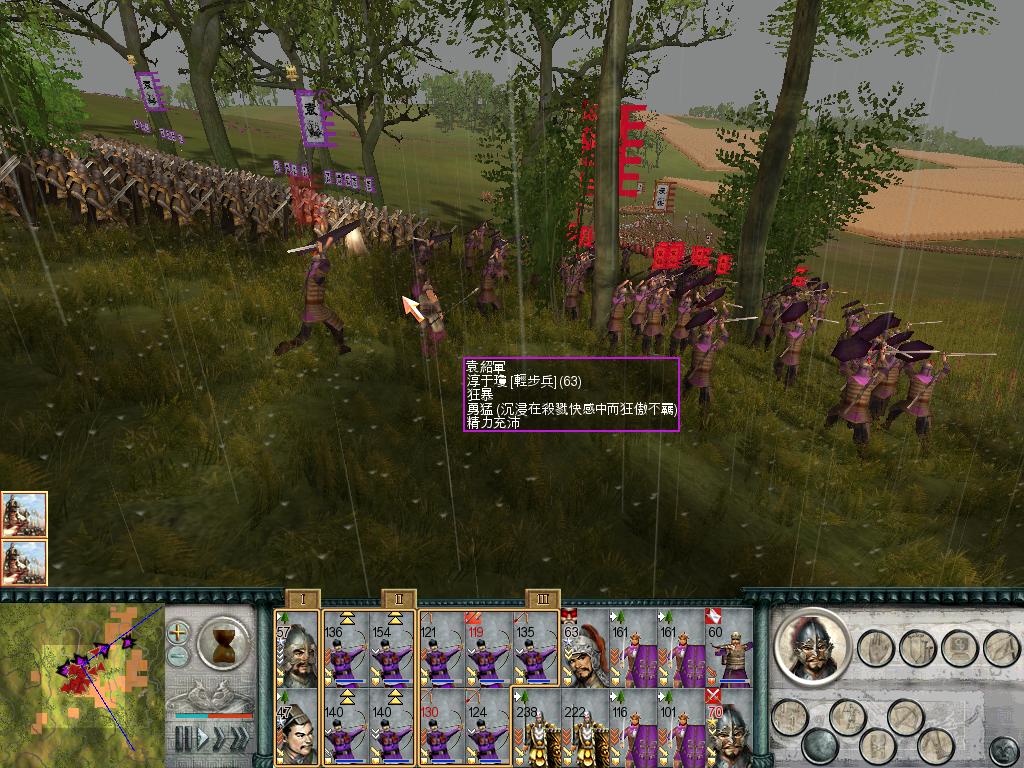Pause the battle
The width and height of the screenshot is (1024, 768).
click(x=183, y=738)
